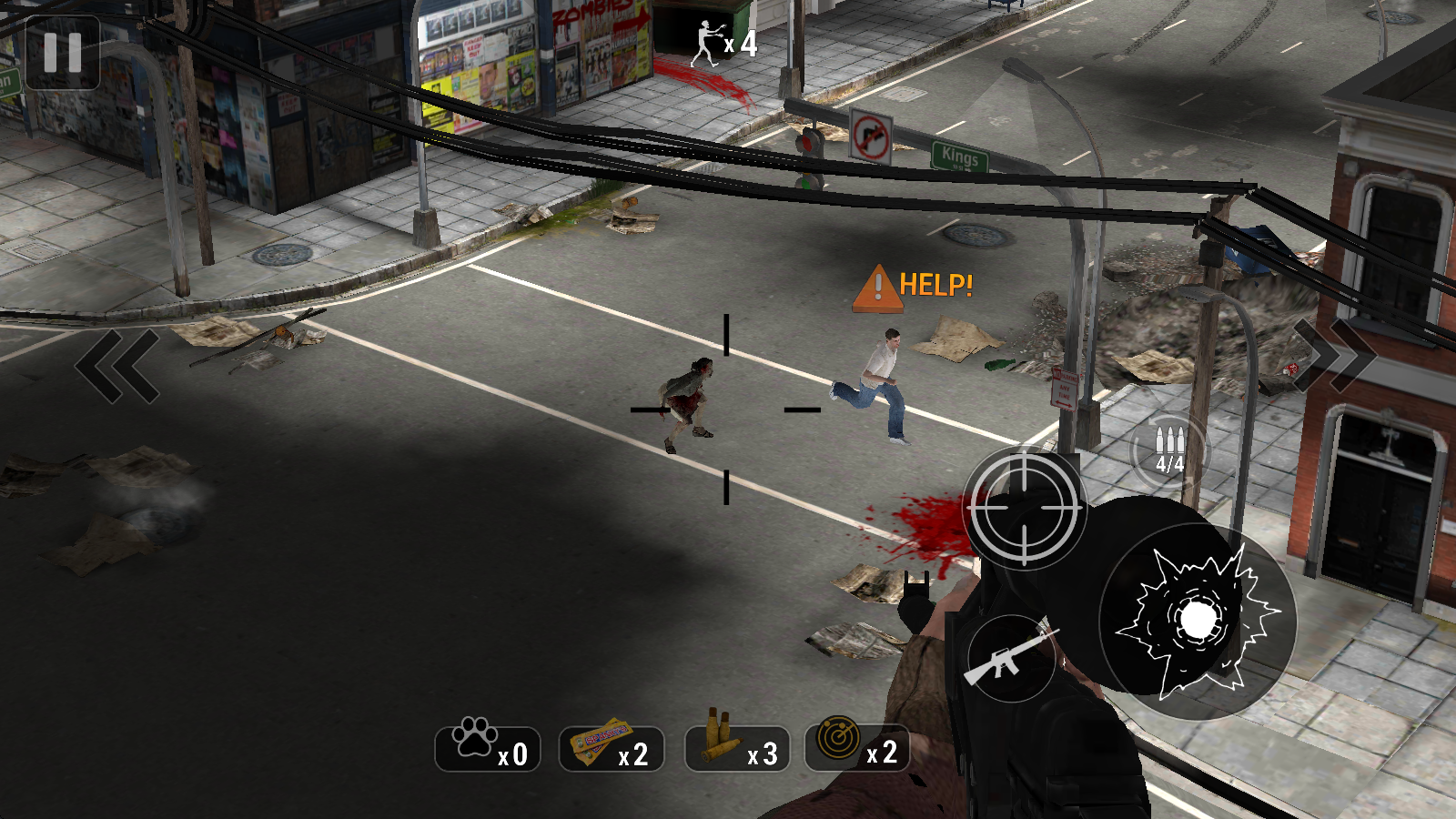Activate the scope crosshair zoom button

pos(1024,508)
